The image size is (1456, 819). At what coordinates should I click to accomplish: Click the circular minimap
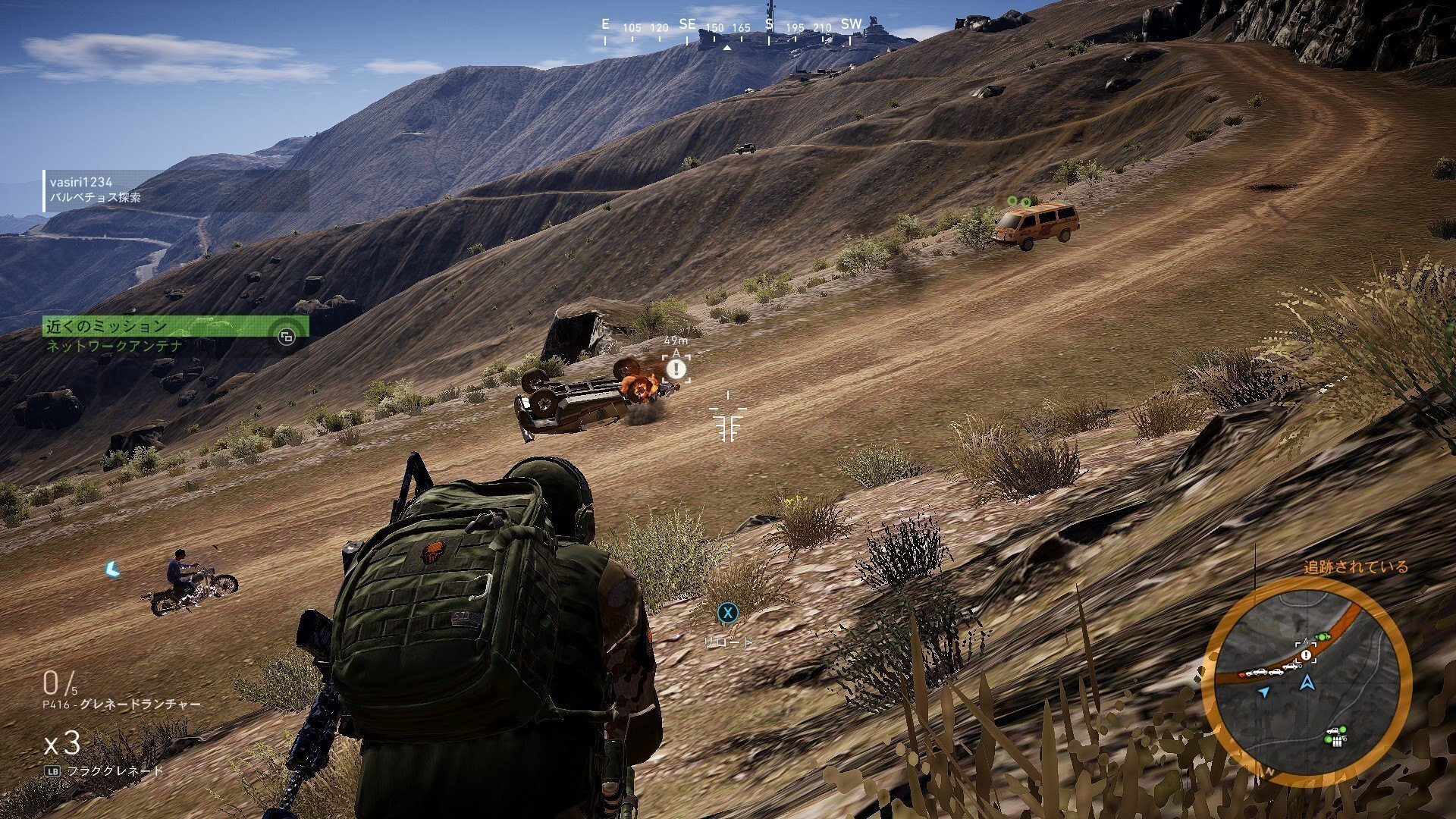[1306, 681]
